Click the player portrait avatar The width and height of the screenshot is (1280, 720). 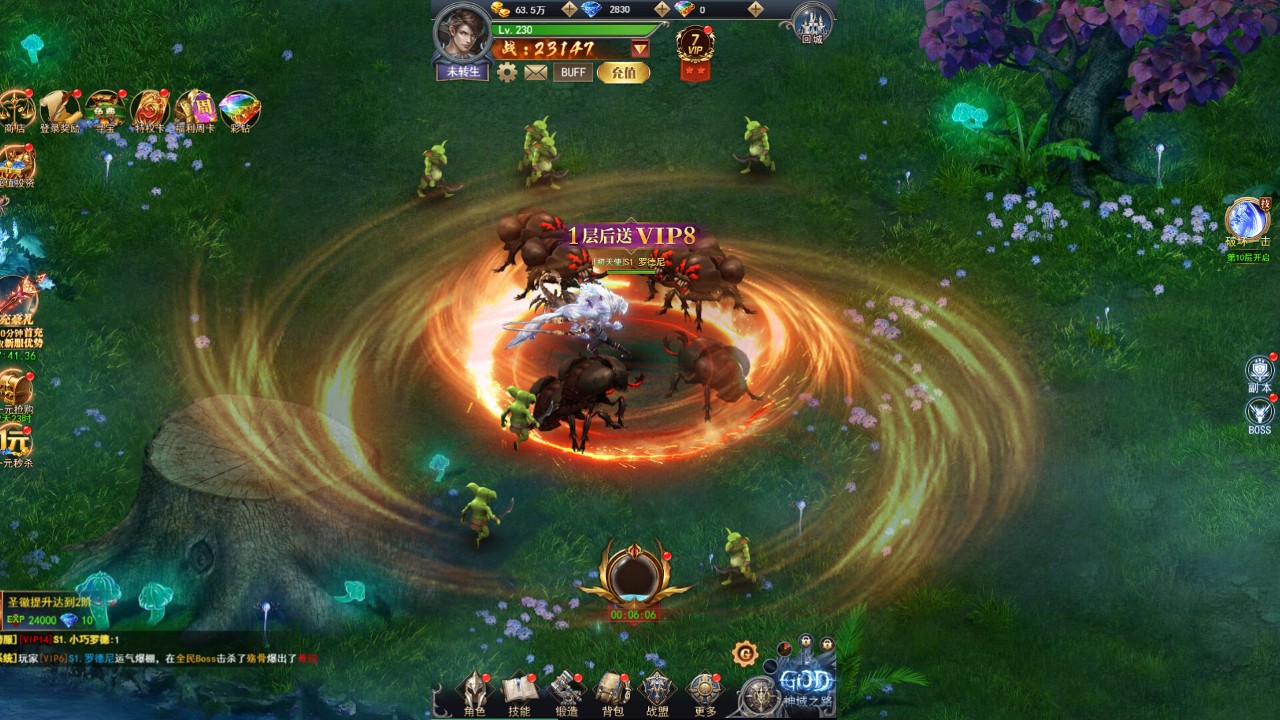462,34
